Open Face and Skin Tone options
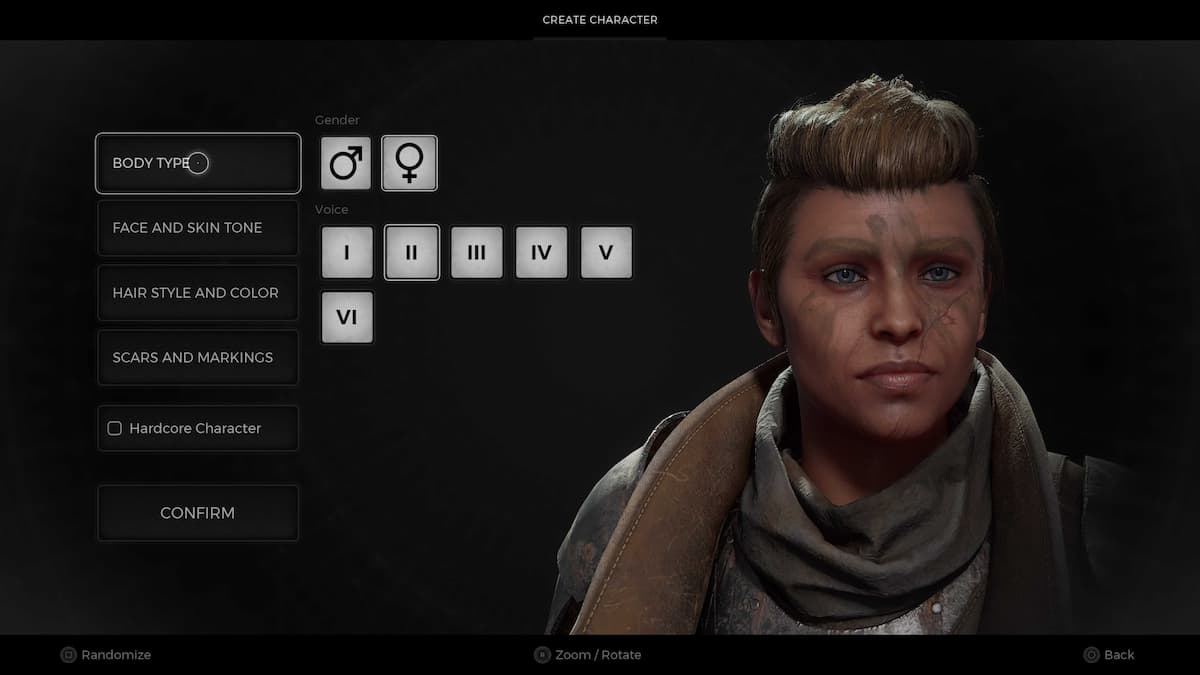 click(198, 228)
